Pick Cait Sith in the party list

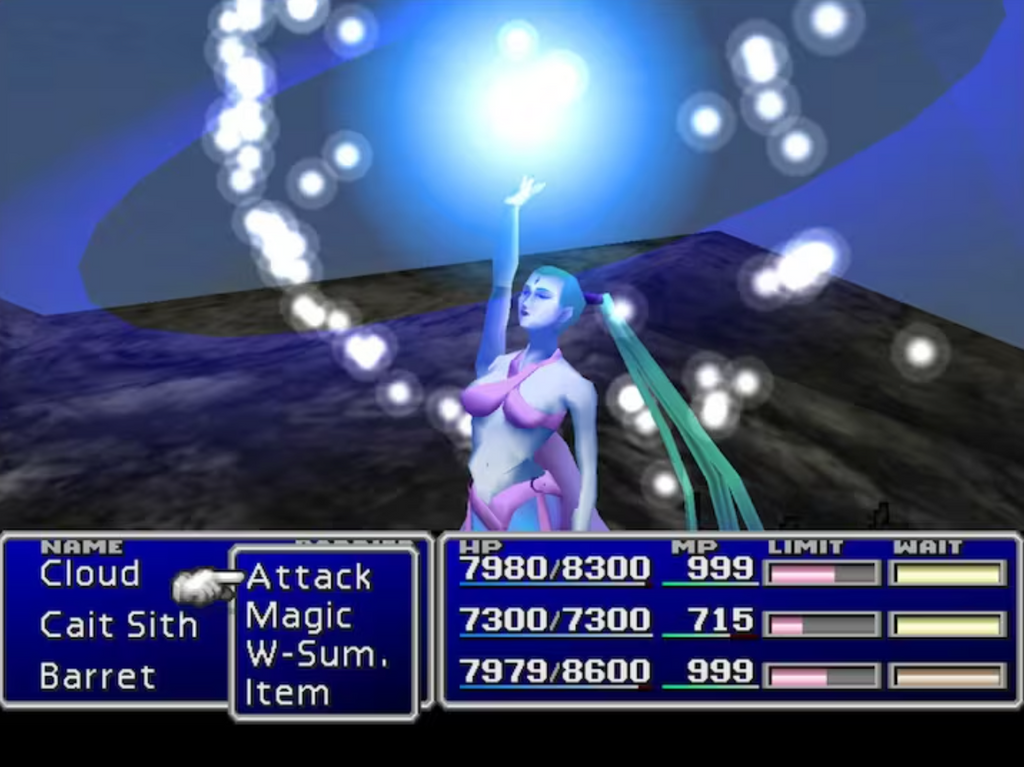tap(118, 625)
